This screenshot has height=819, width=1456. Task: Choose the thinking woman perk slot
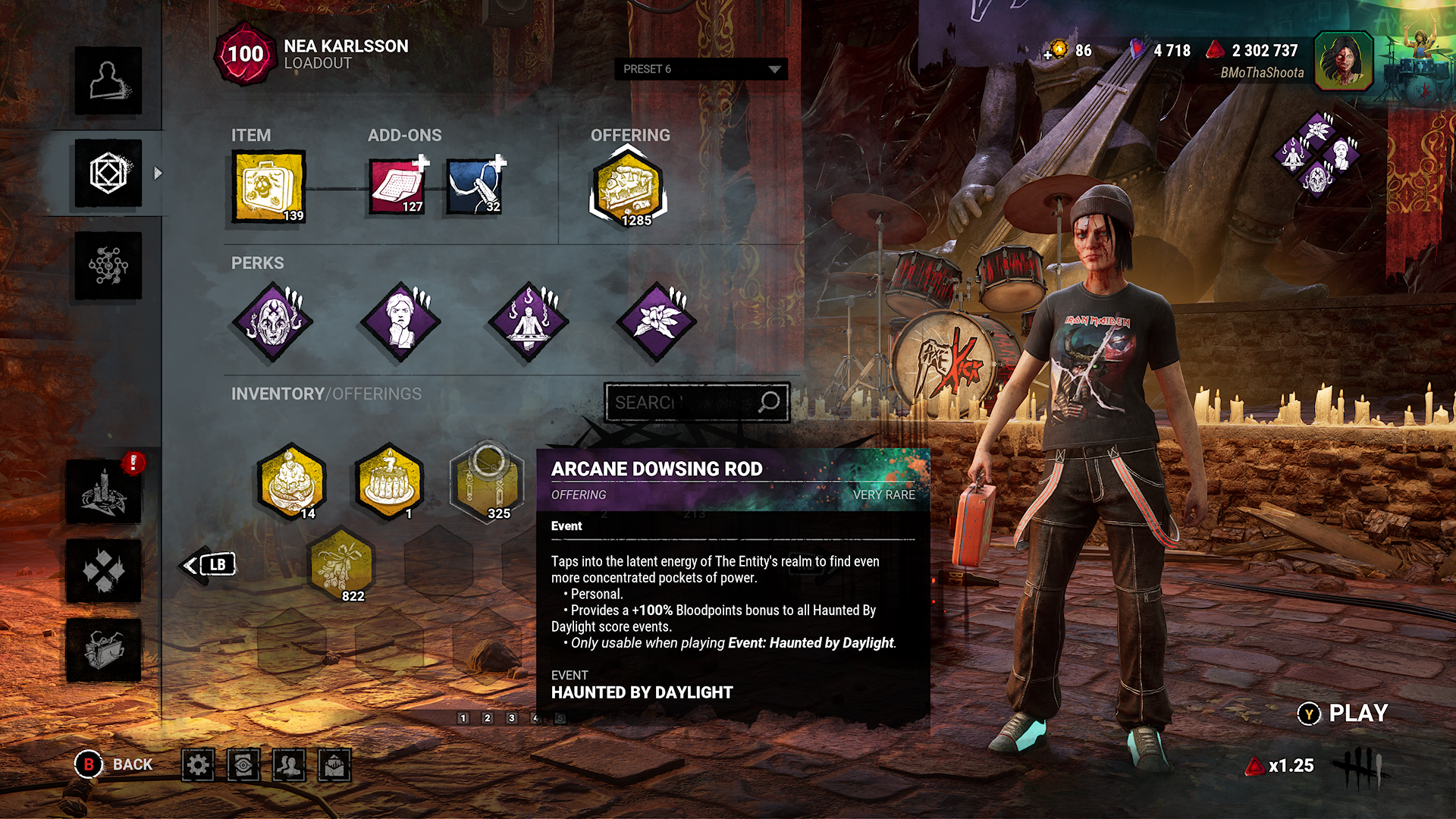click(400, 322)
